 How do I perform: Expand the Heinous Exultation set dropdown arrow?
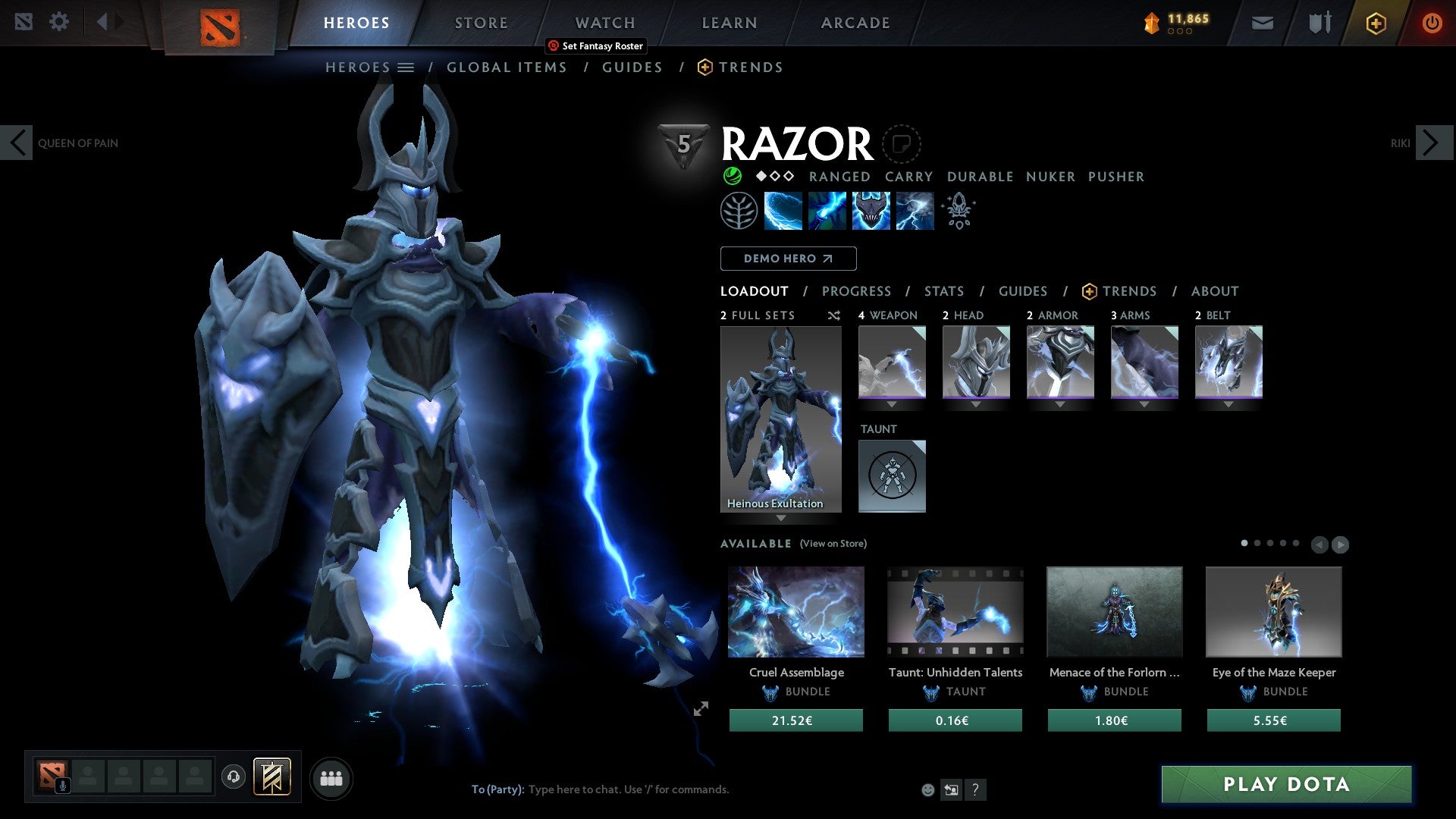pos(781,519)
